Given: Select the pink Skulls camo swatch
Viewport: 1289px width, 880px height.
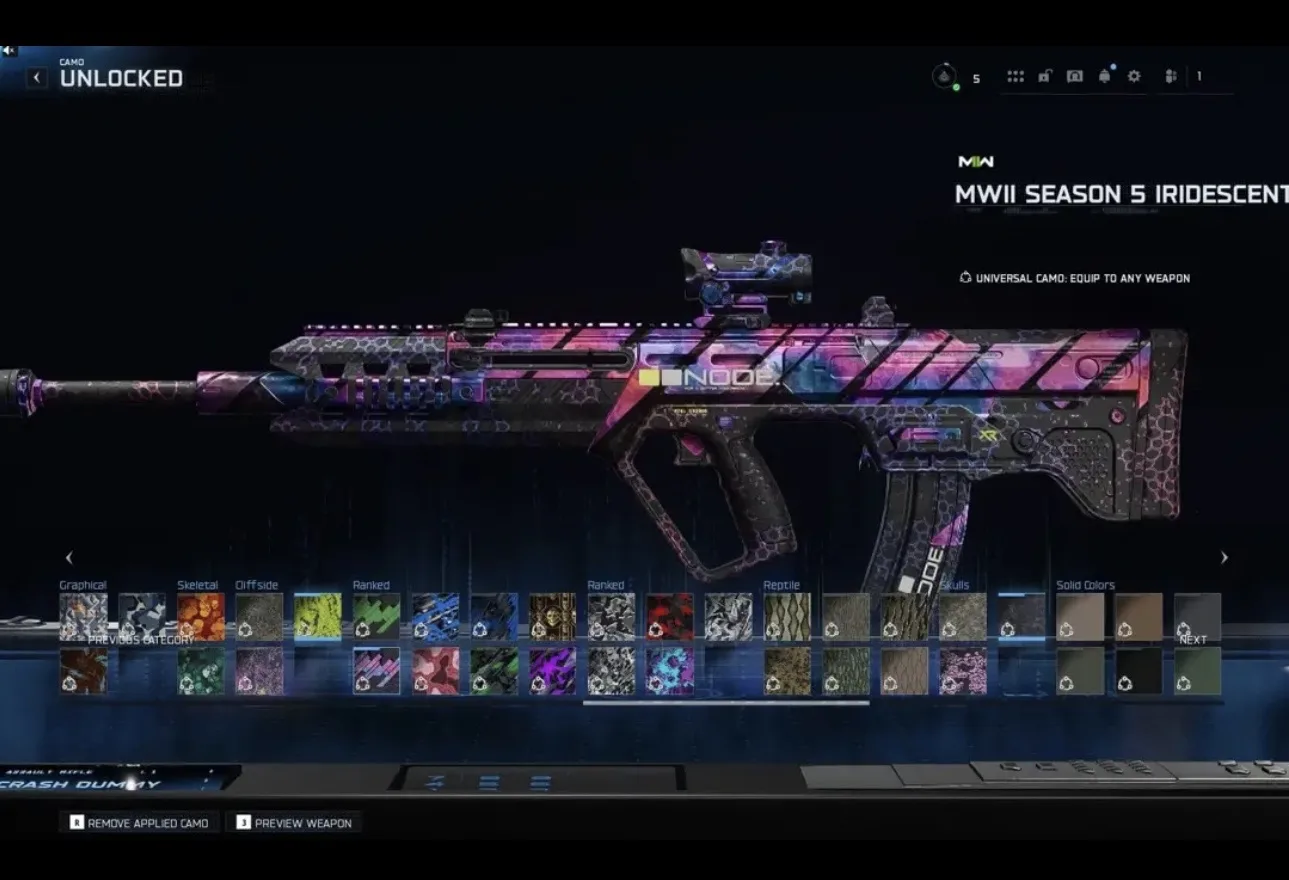Looking at the screenshot, I should 962,670.
